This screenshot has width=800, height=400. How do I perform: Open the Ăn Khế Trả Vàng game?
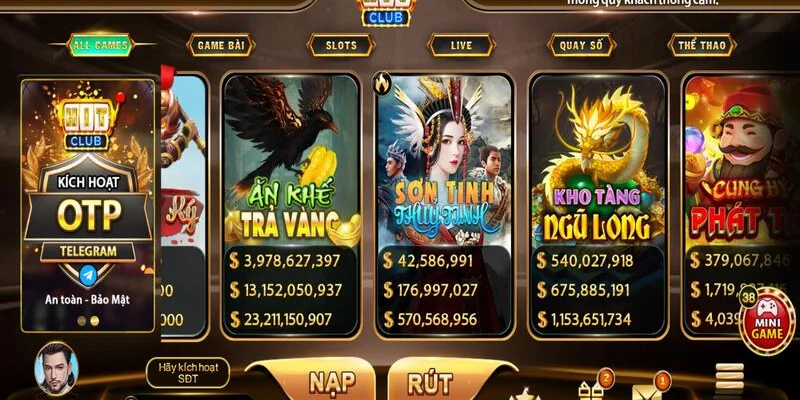pyautogui.click(x=292, y=160)
